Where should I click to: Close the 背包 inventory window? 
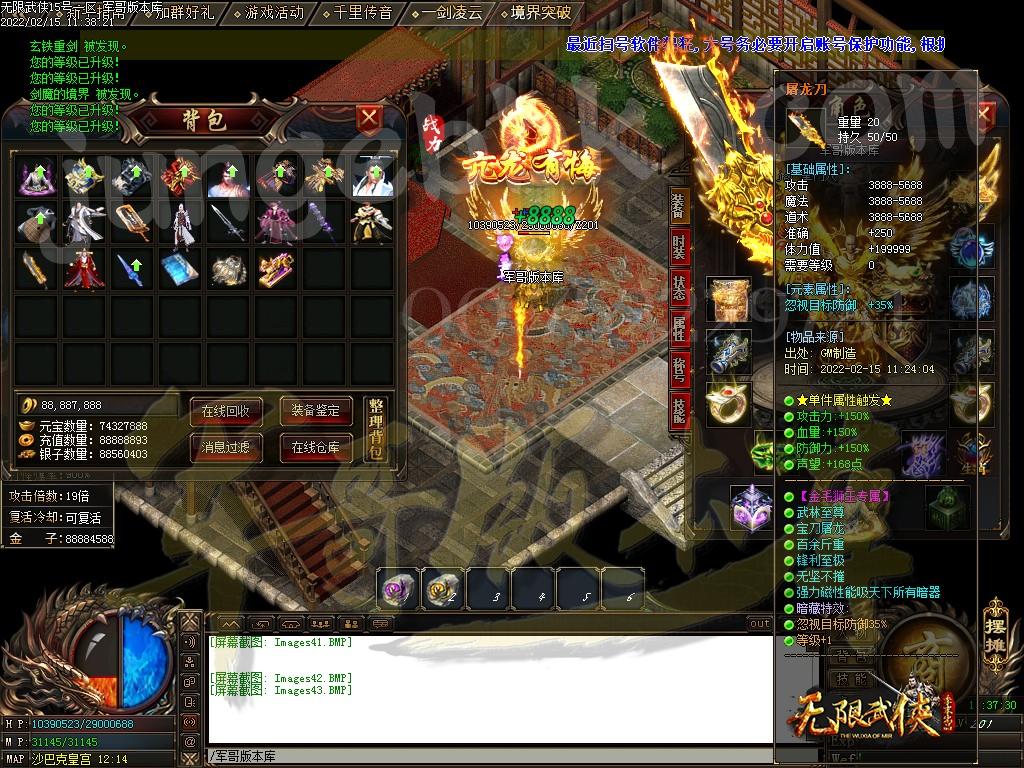pos(369,120)
